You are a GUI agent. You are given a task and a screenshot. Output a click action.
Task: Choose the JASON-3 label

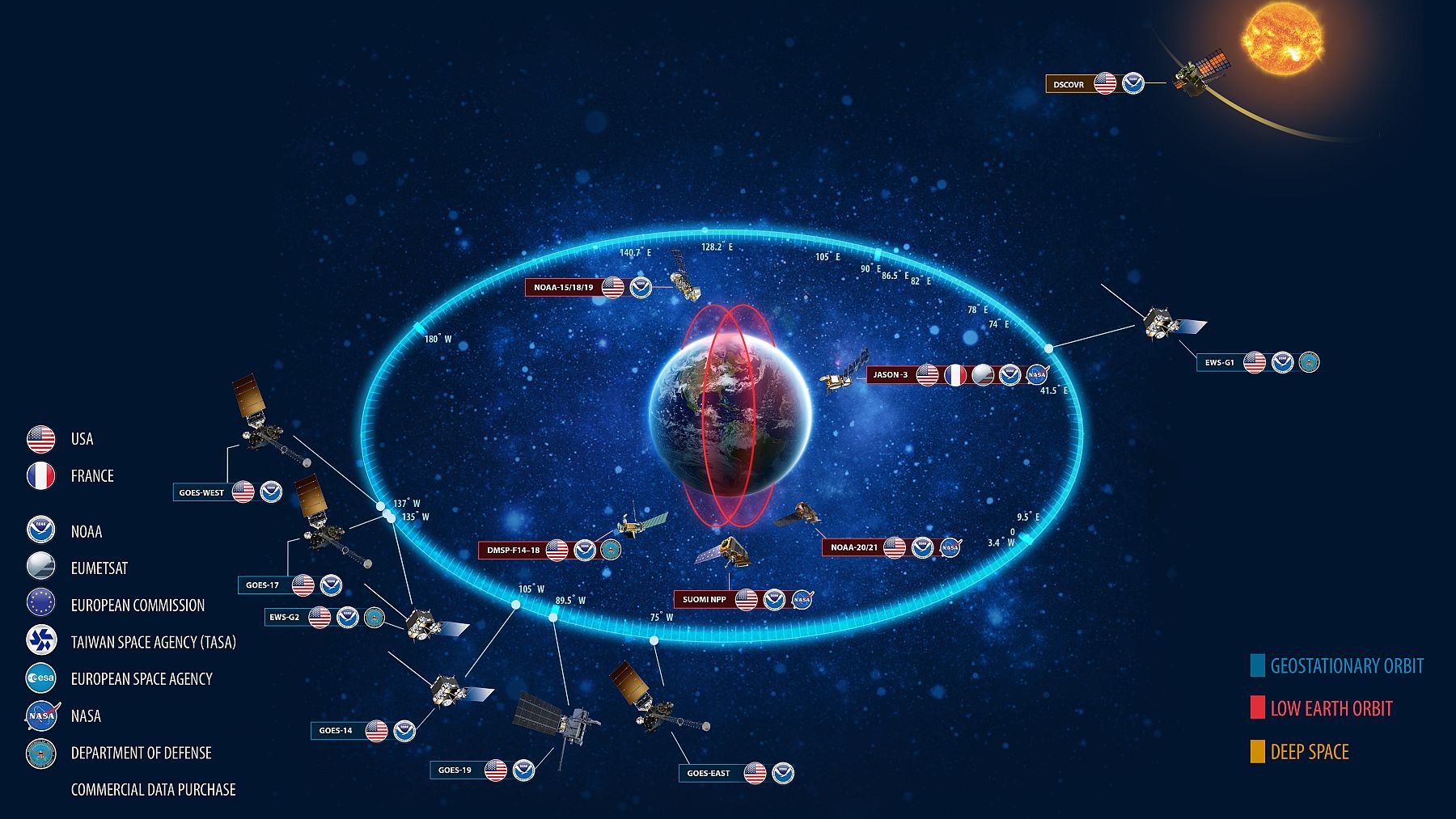click(890, 374)
